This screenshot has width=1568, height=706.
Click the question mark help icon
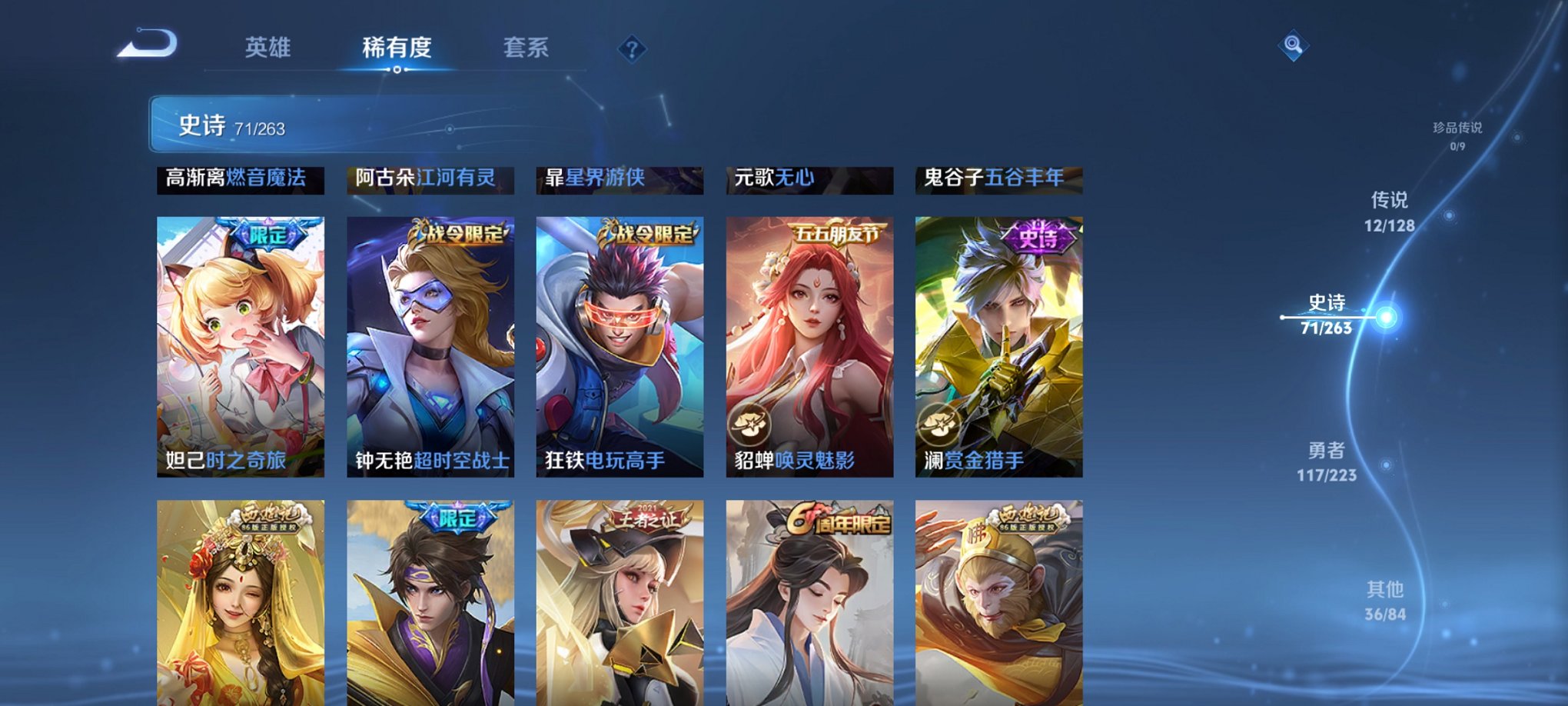coord(632,49)
